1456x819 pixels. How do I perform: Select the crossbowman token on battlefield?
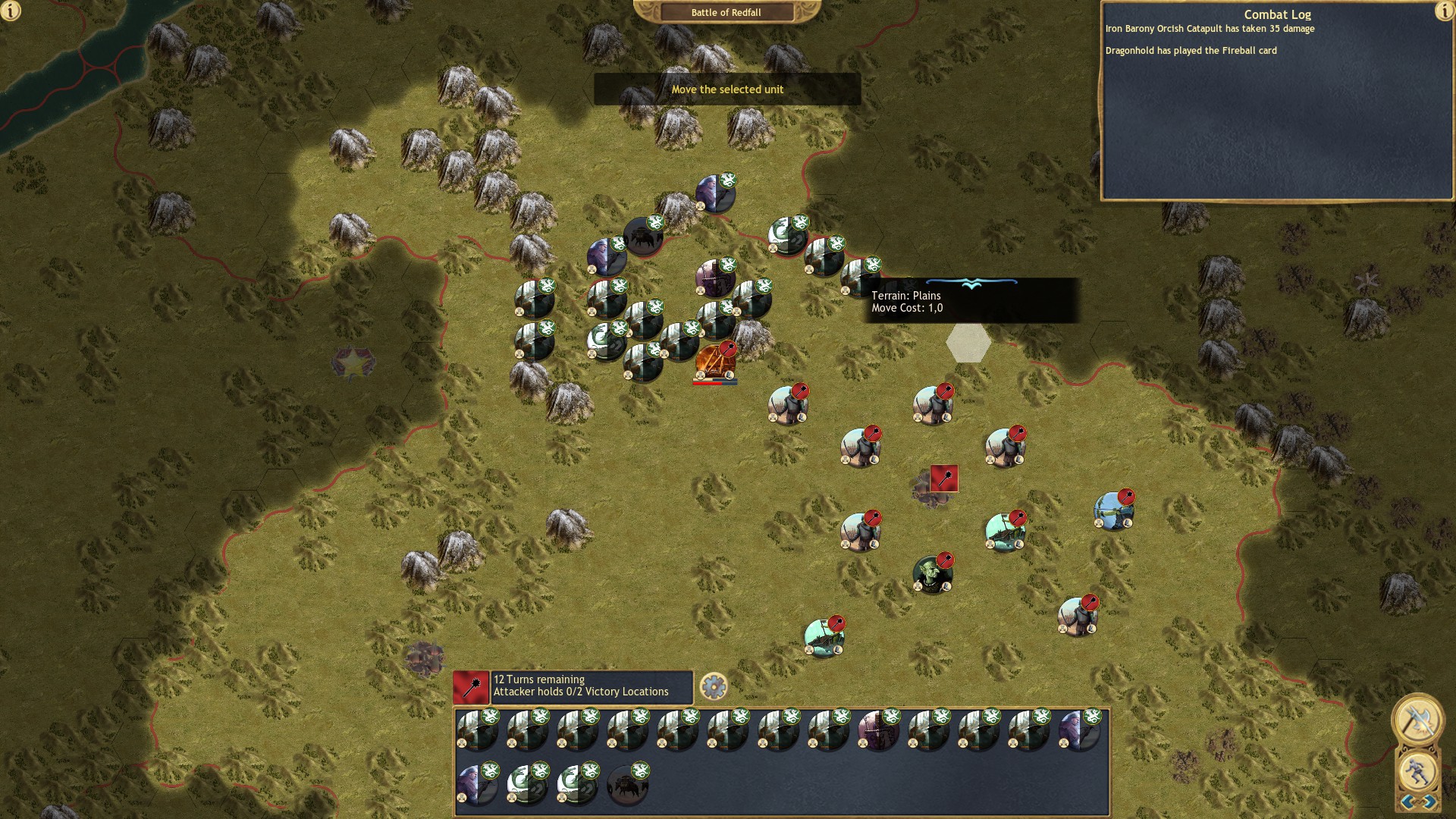(714, 278)
